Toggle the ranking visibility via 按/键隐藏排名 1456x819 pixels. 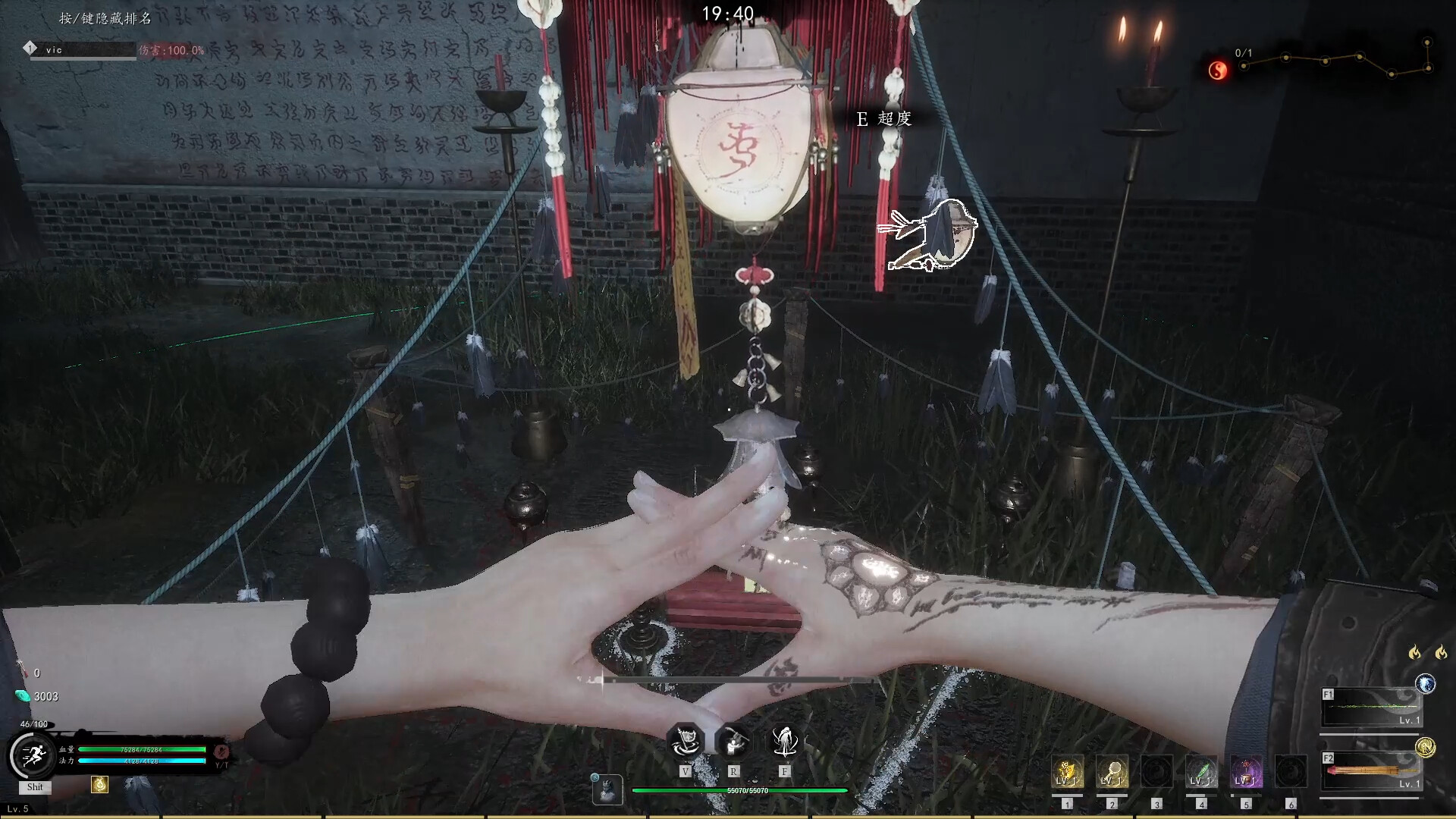pyautogui.click(x=106, y=17)
